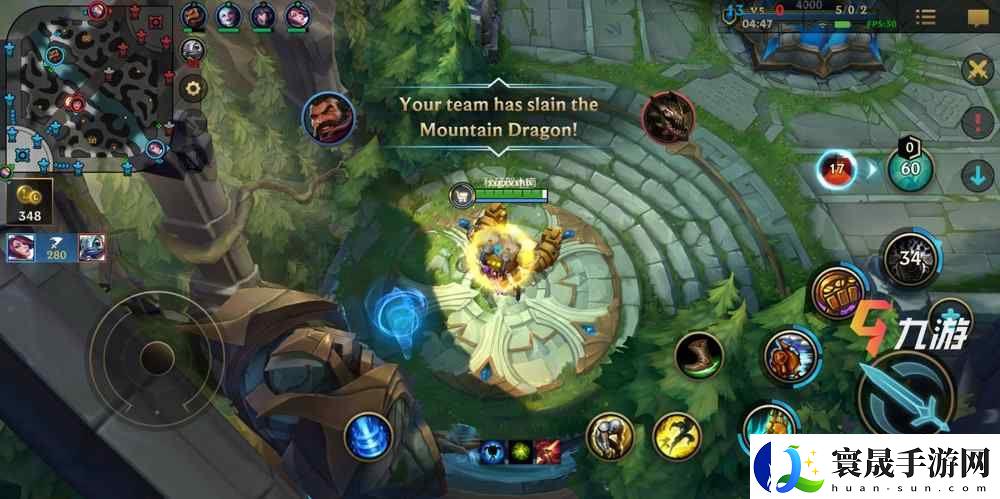The height and width of the screenshot is (499, 1000).
Task: Send the red exclamation danger ping
Action: 976,124
